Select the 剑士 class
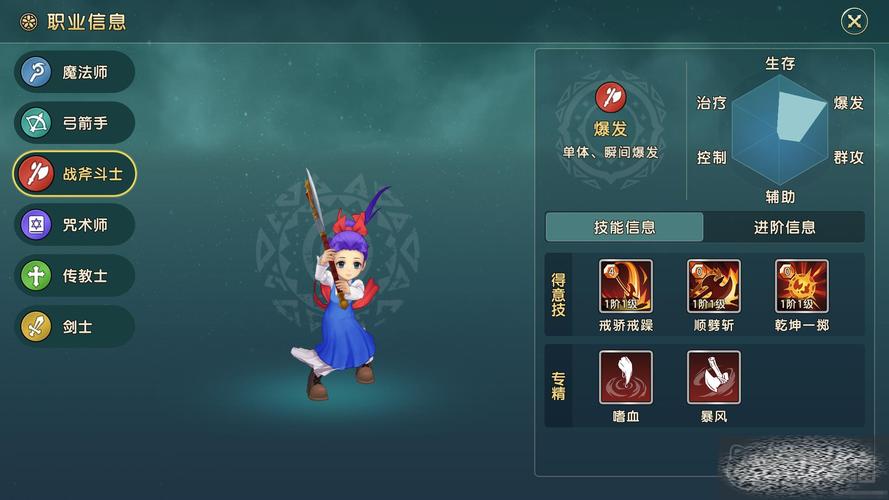This screenshot has width=889, height=500. [x=74, y=327]
